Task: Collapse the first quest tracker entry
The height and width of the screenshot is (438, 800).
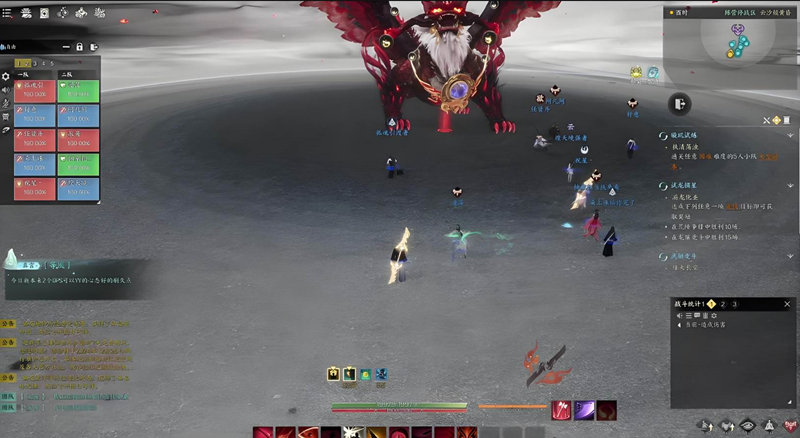Action: [662, 135]
